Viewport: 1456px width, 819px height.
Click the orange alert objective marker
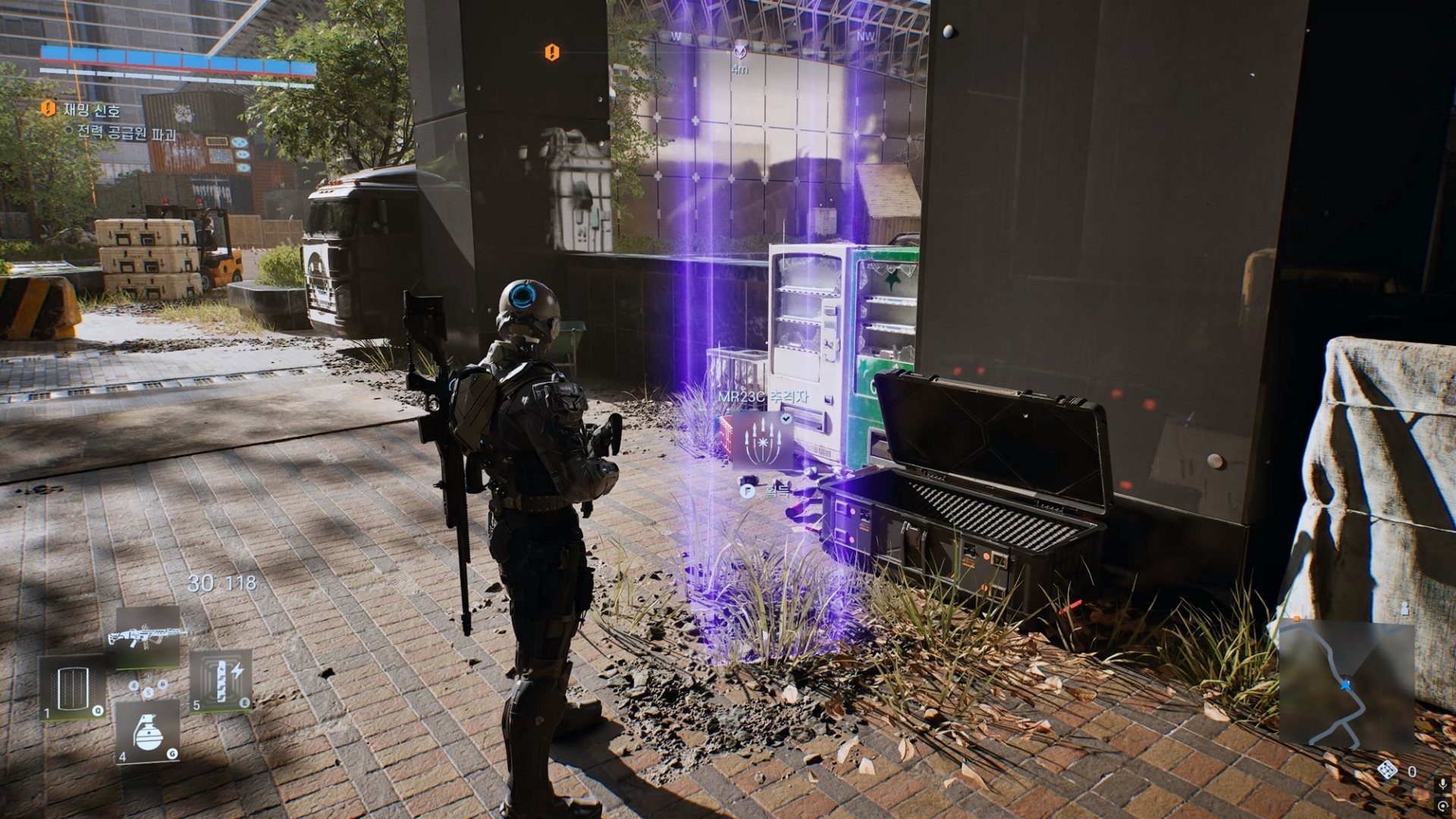pyautogui.click(x=552, y=52)
